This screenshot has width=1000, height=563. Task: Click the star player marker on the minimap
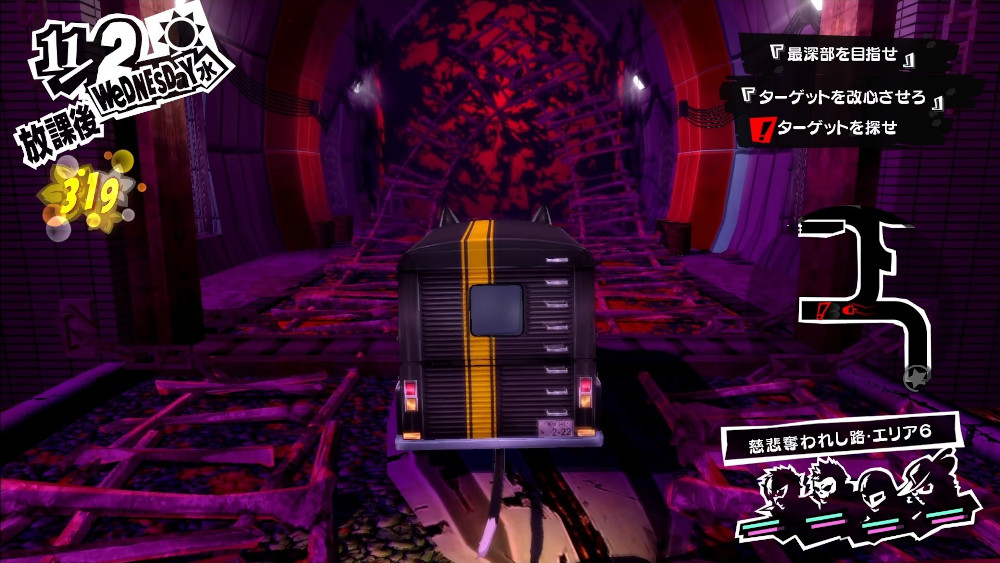pyautogui.click(x=913, y=377)
